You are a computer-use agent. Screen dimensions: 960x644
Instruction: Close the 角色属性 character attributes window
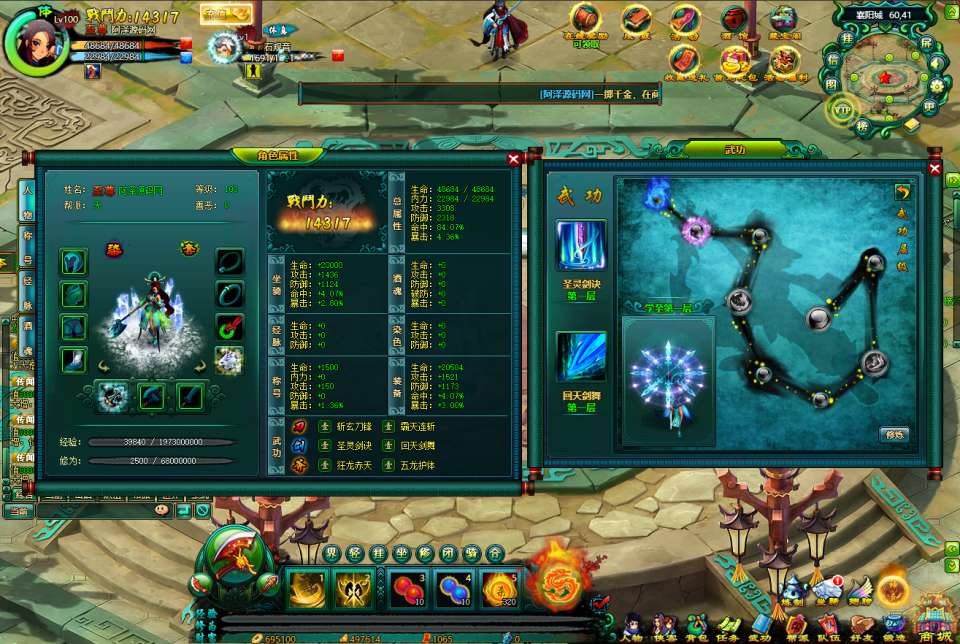(x=514, y=158)
